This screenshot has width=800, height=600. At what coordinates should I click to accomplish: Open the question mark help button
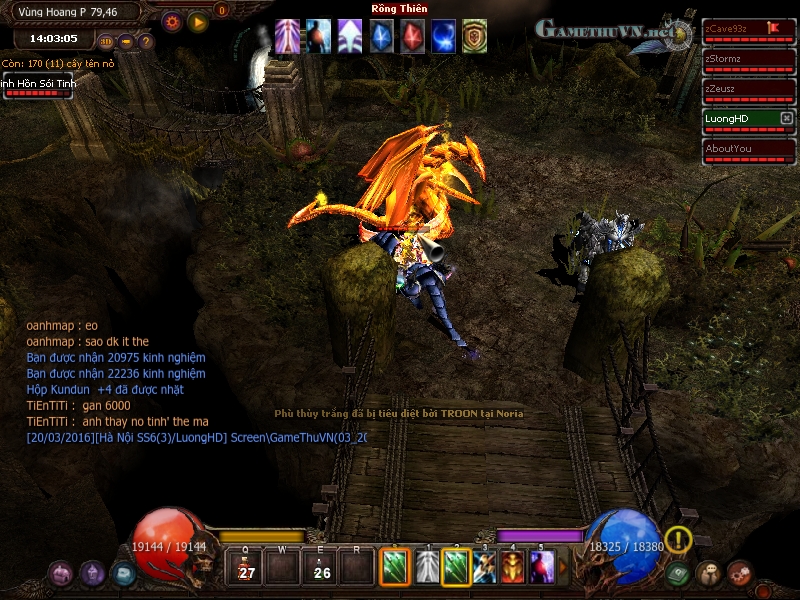pyautogui.click(x=146, y=42)
